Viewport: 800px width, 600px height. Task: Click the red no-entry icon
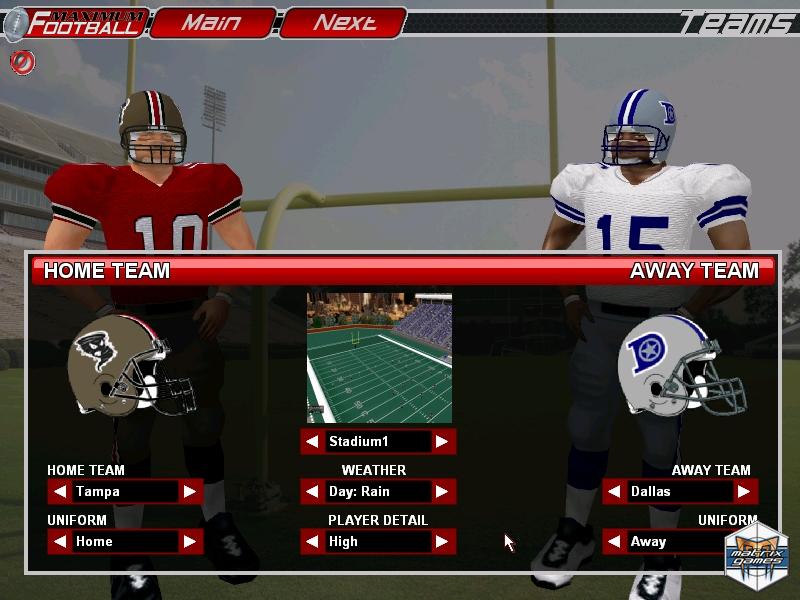22,62
